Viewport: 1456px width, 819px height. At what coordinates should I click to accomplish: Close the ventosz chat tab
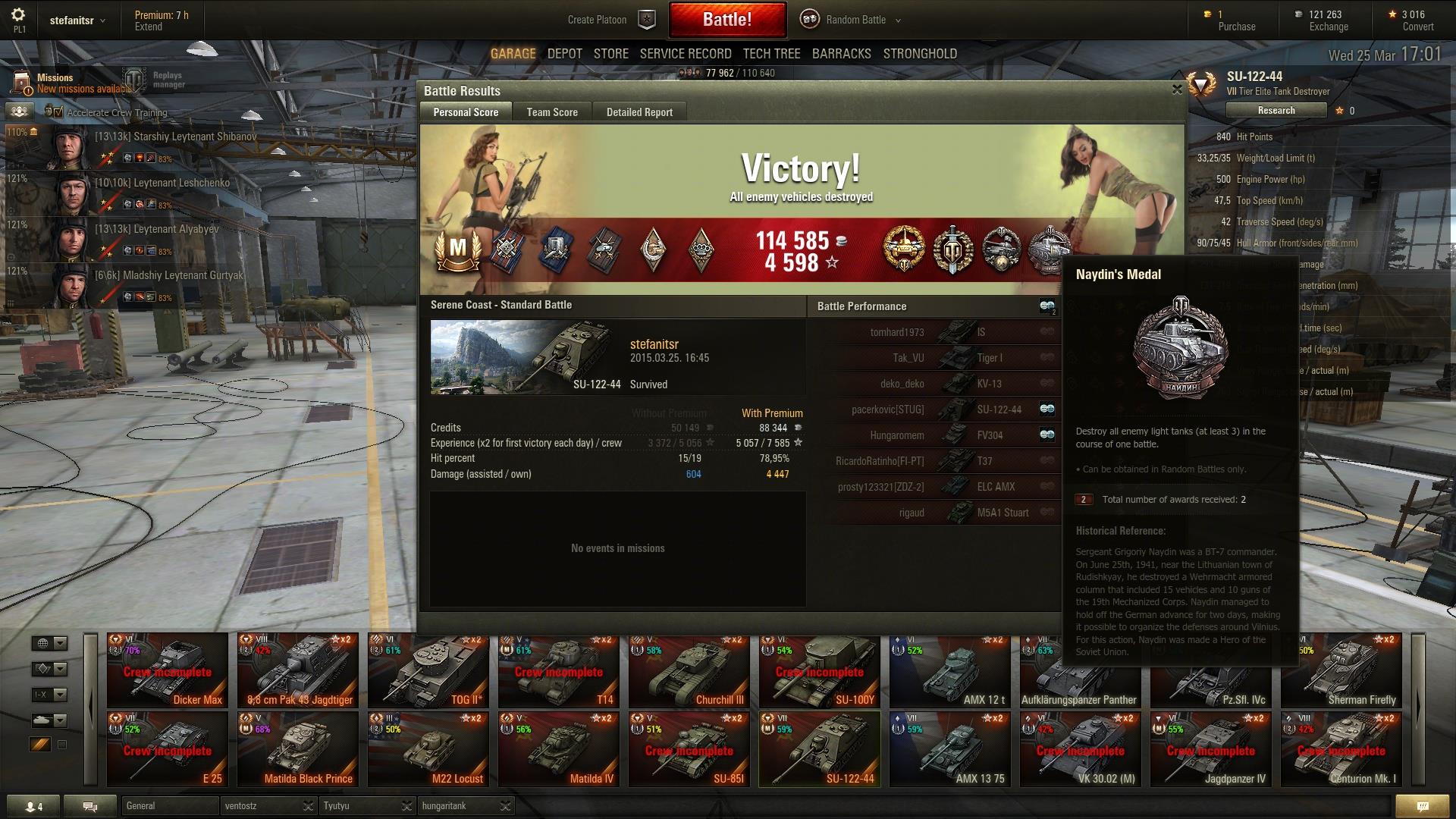coord(308,805)
